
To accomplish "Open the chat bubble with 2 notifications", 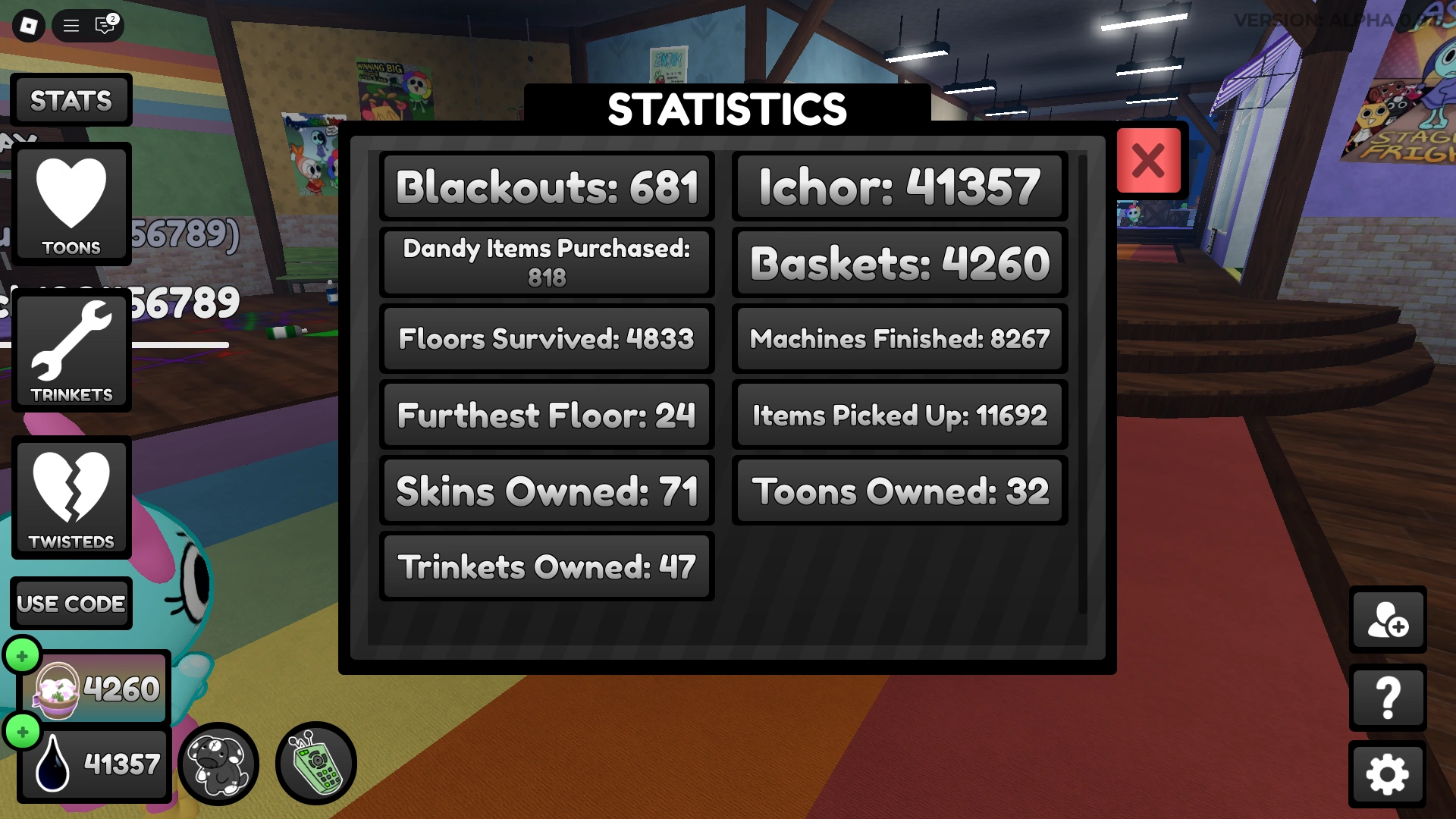I will tap(102, 25).
